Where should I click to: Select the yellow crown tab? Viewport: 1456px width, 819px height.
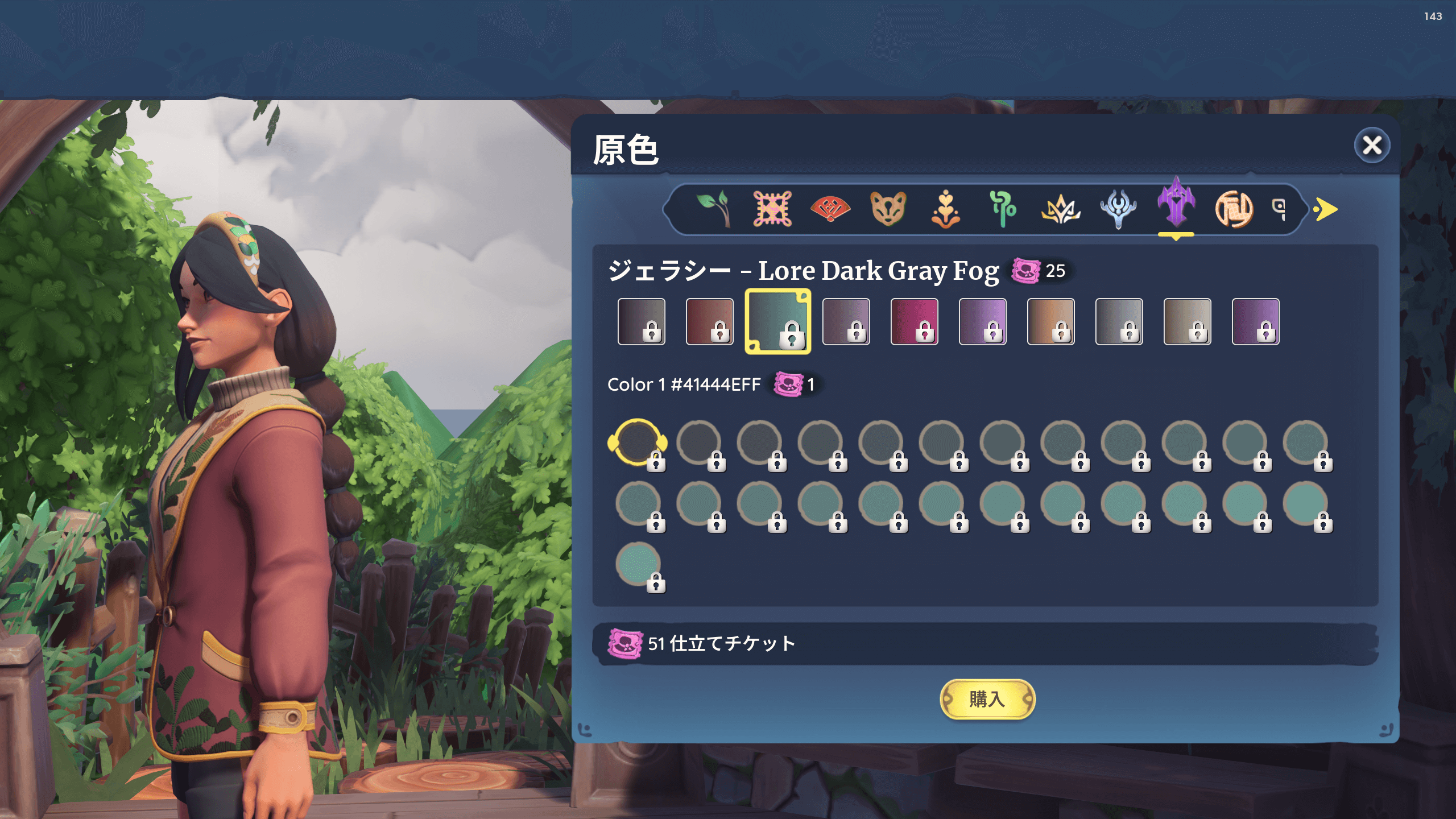(x=1061, y=209)
